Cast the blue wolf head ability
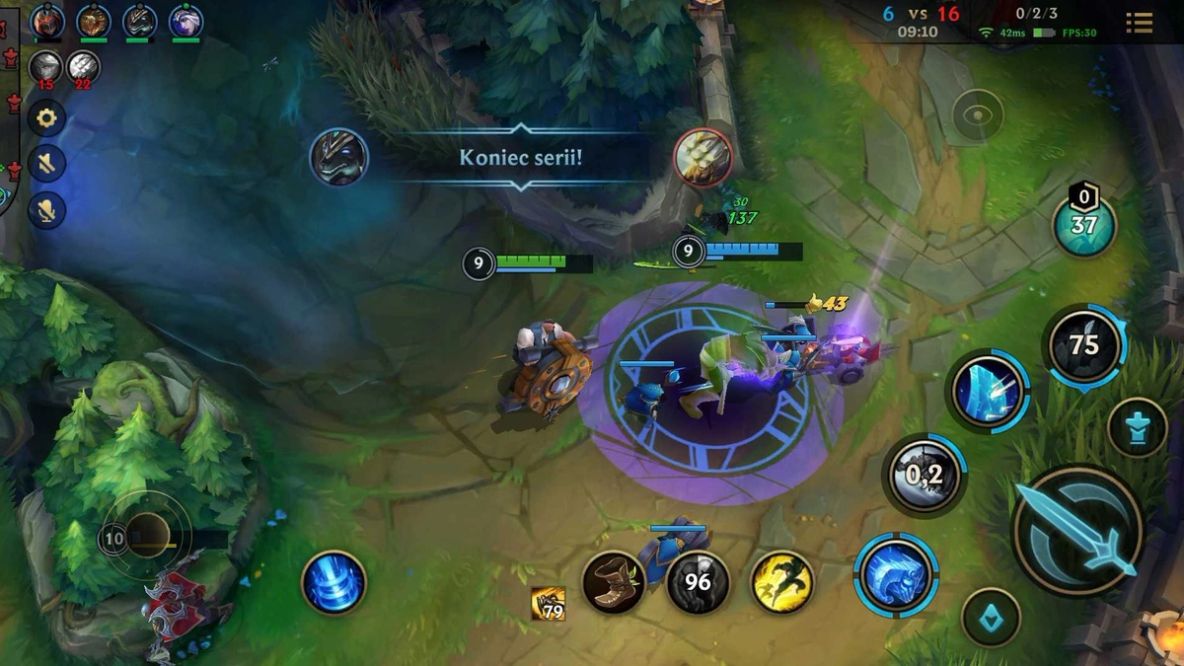The height and width of the screenshot is (666, 1184). click(895, 574)
